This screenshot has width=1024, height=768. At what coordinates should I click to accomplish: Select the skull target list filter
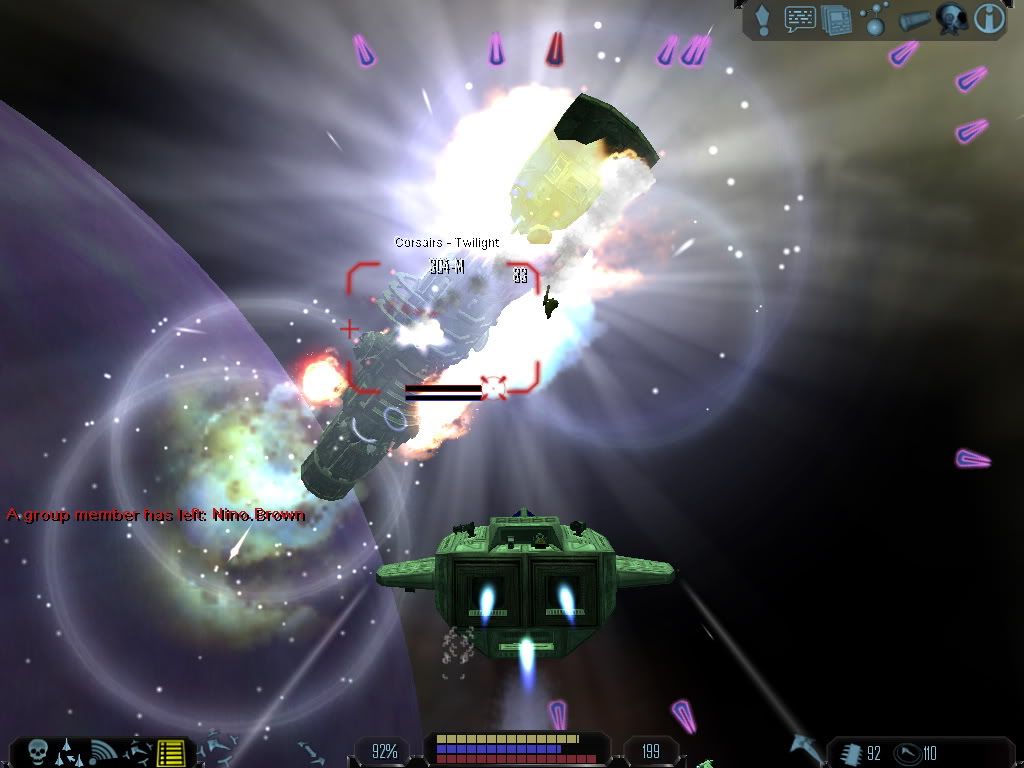pos(38,751)
